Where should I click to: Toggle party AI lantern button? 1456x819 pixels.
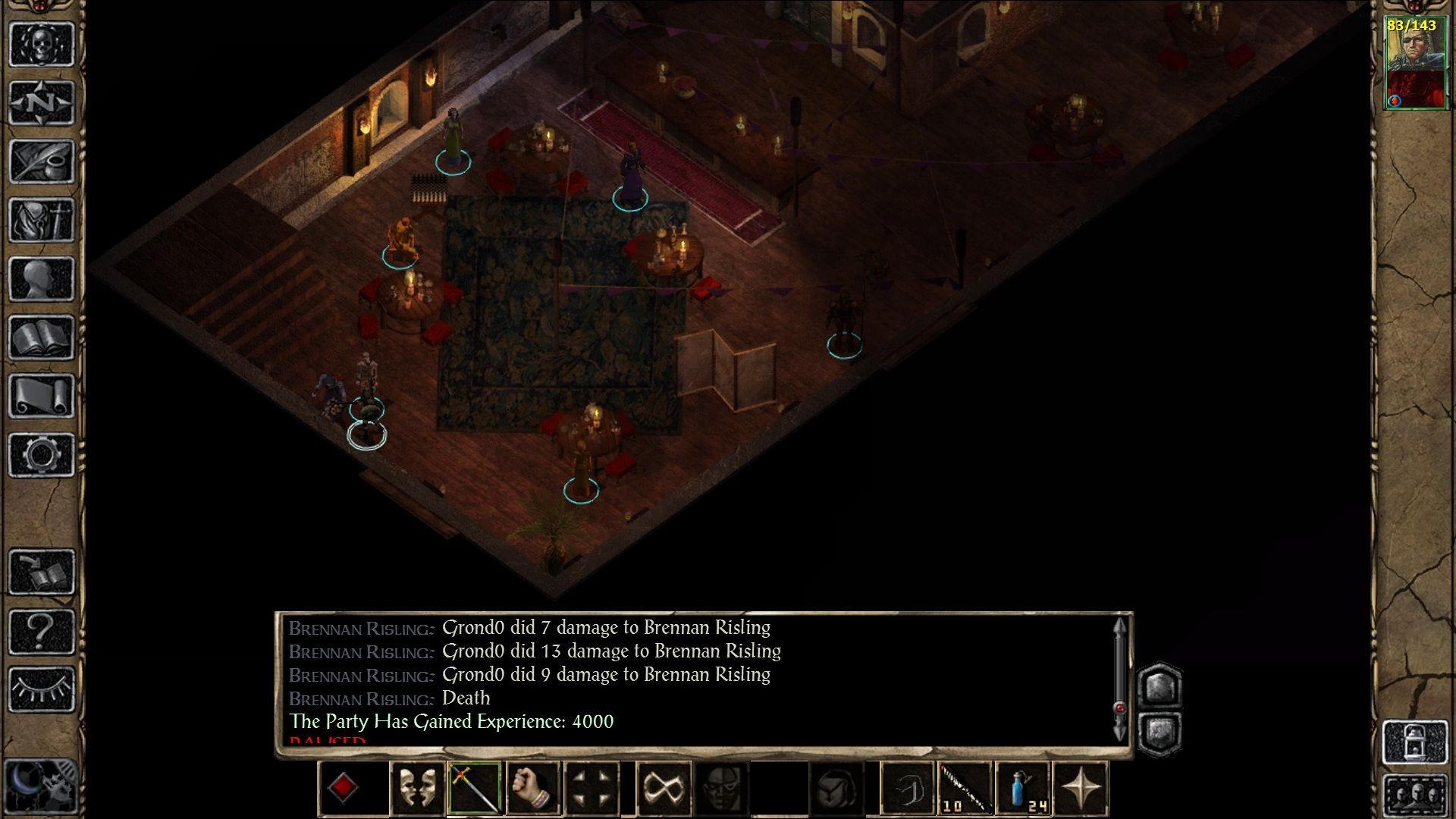tap(1415, 742)
